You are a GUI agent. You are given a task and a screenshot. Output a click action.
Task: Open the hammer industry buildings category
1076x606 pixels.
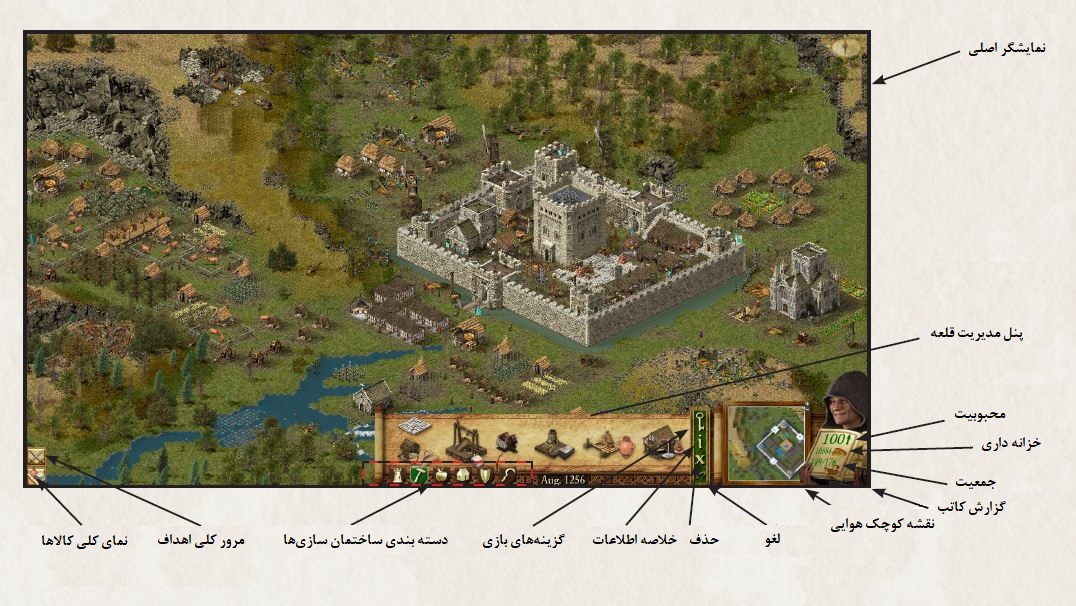point(419,476)
